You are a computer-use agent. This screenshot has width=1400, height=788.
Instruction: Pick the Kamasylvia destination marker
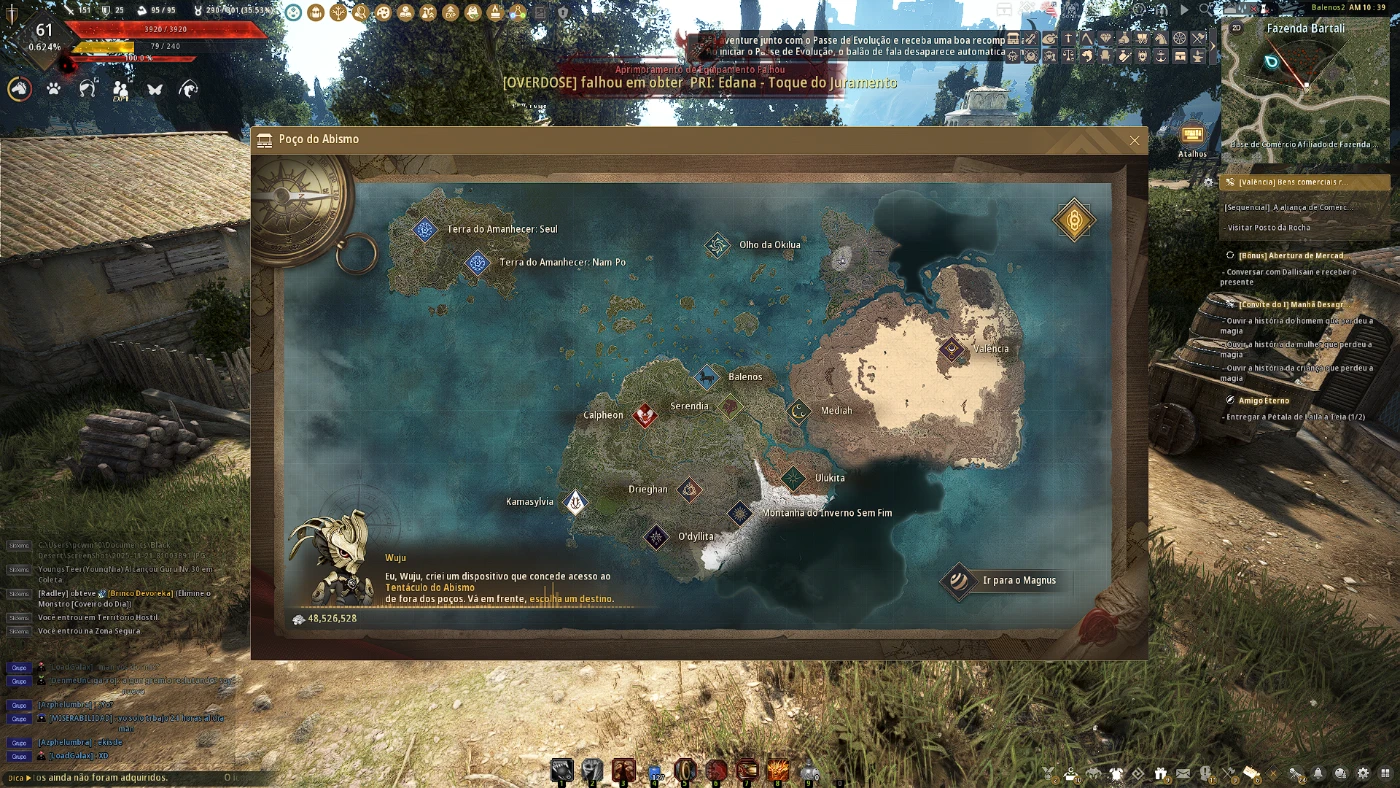[576, 502]
